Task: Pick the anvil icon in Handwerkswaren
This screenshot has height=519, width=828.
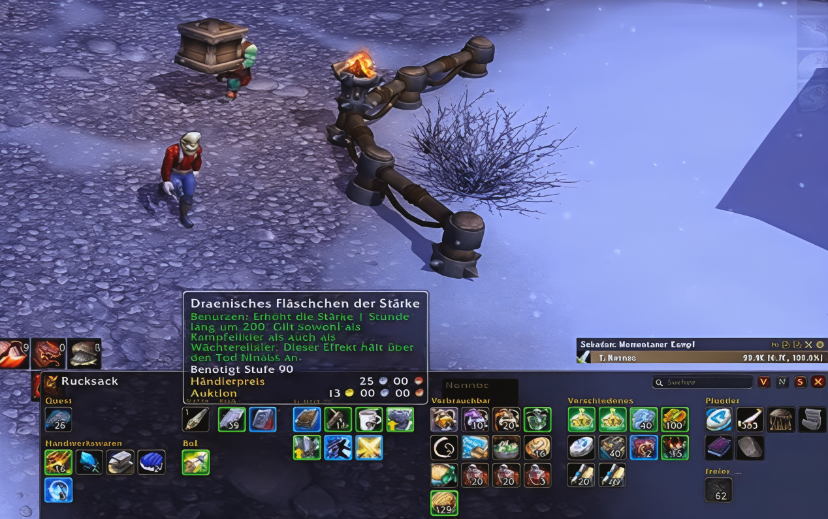Action: click(120, 462)
